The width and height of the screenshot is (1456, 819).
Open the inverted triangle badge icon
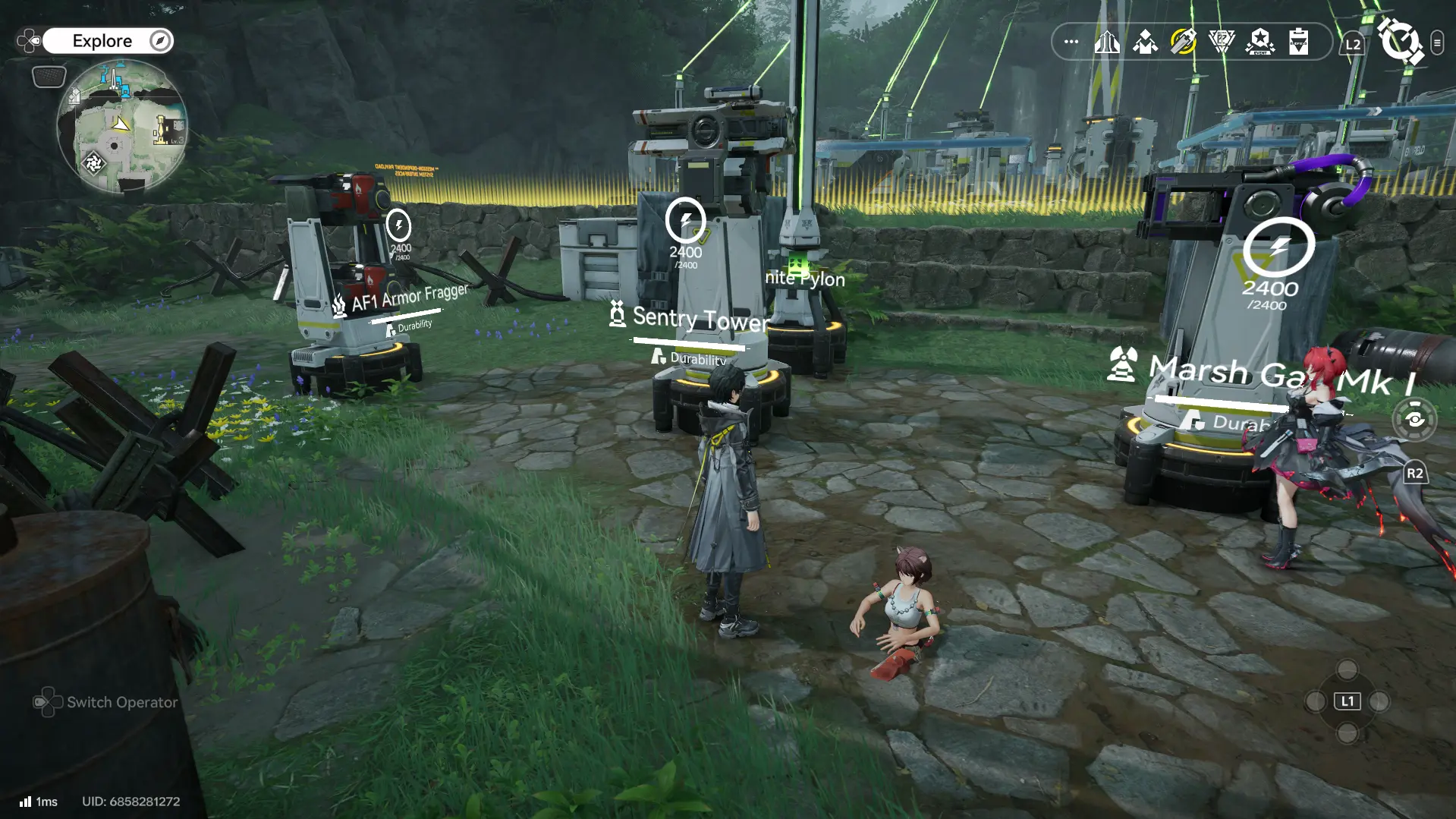(1222, 42)
